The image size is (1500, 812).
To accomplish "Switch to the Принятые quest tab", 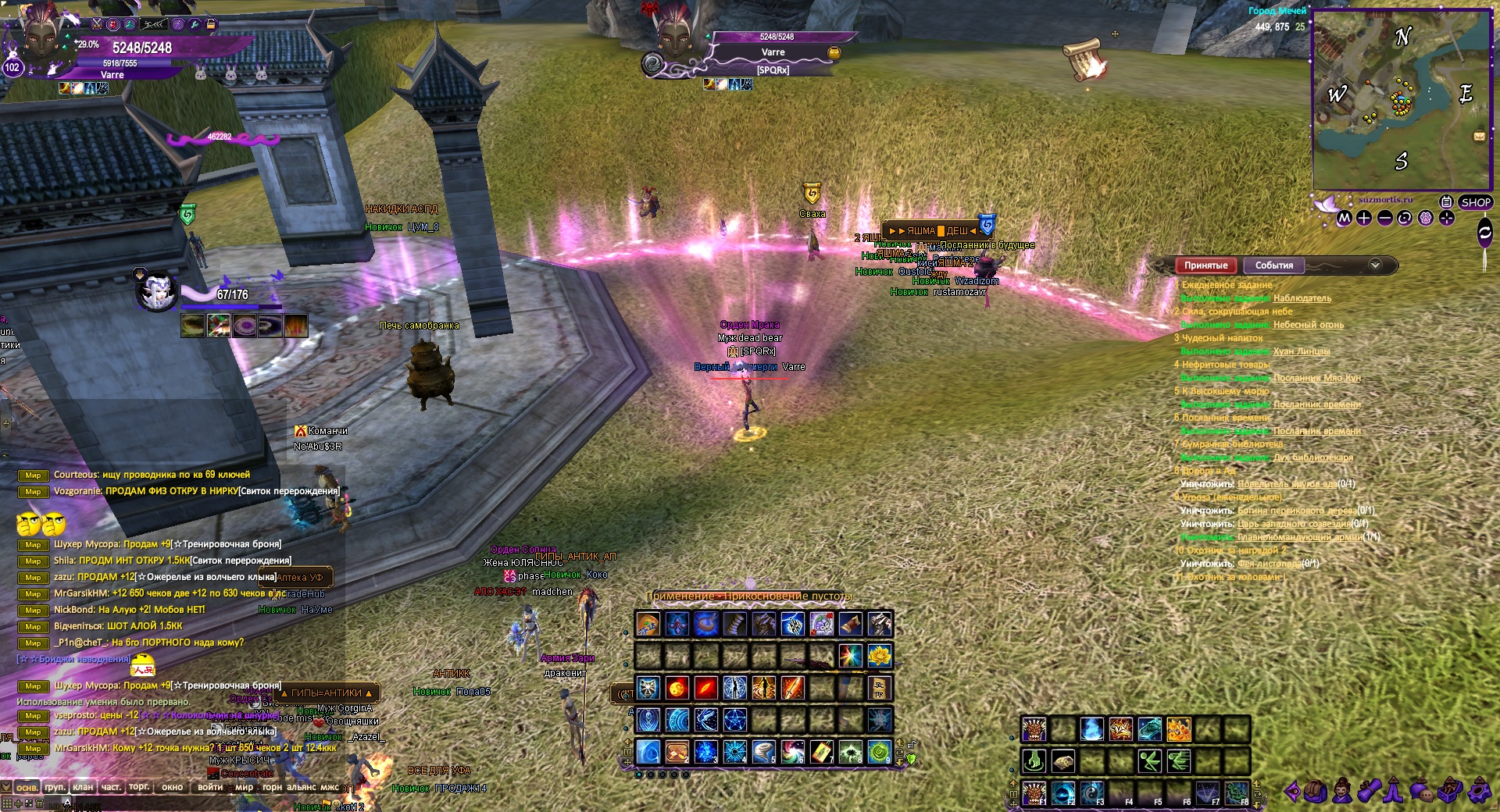I will (1205, 265).
